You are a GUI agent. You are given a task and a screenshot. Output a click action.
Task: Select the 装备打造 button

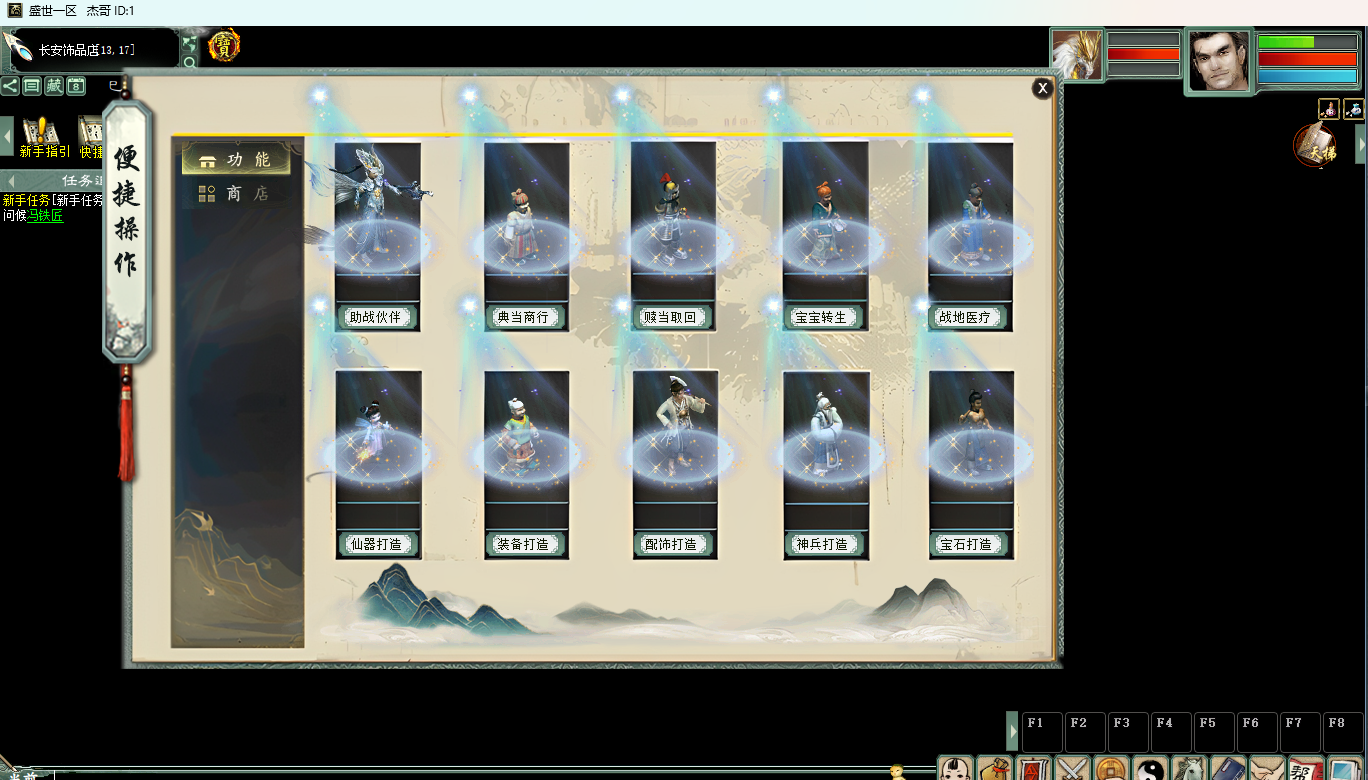point(523,545)
